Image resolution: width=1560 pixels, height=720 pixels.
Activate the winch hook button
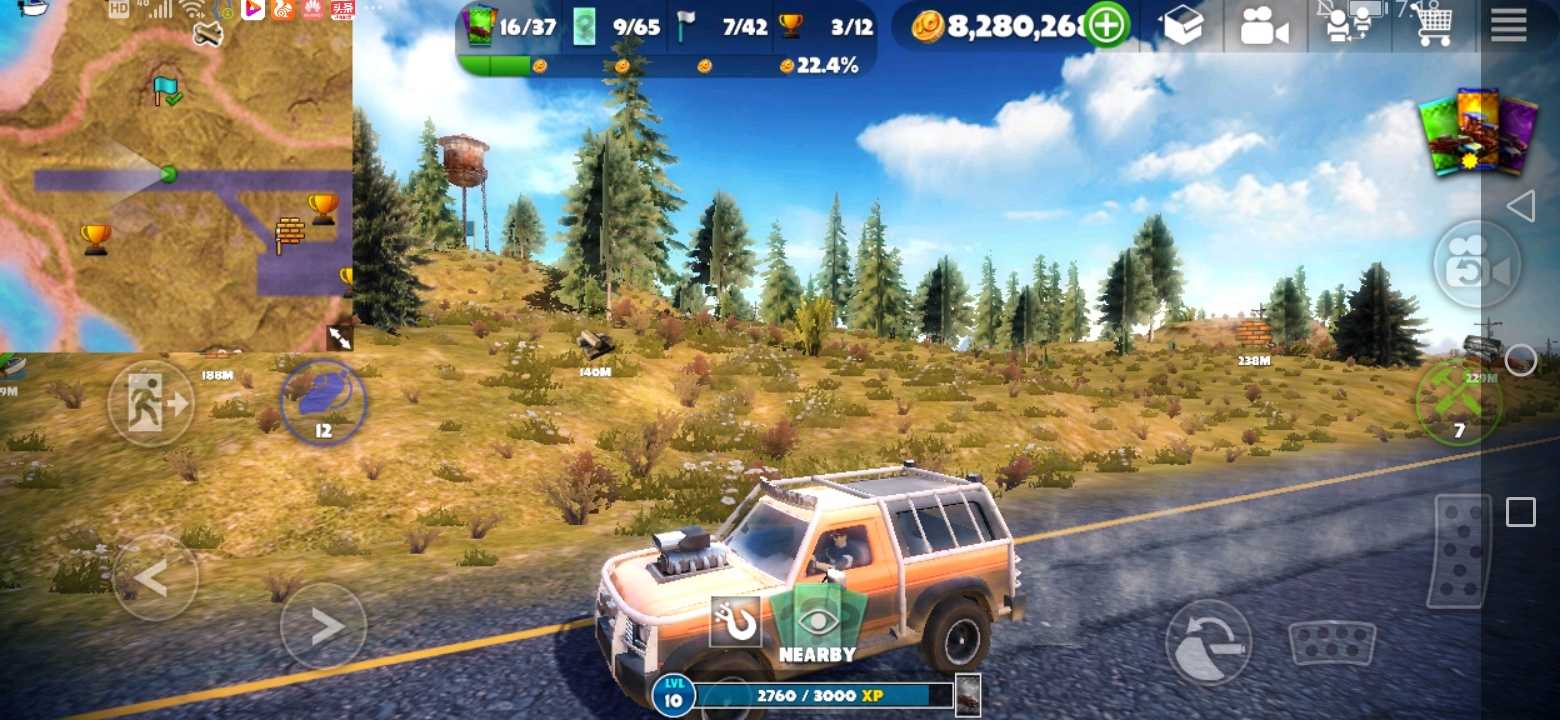[x=735, y=623]
